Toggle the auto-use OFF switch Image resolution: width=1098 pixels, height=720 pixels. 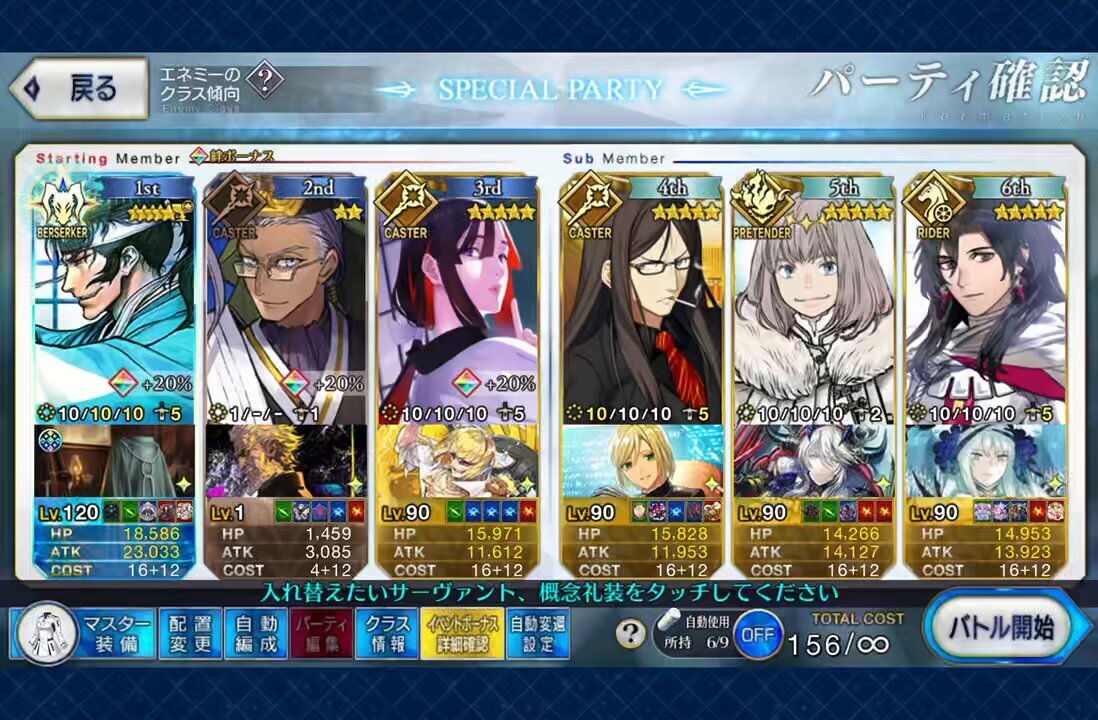(x=758, y=634)
